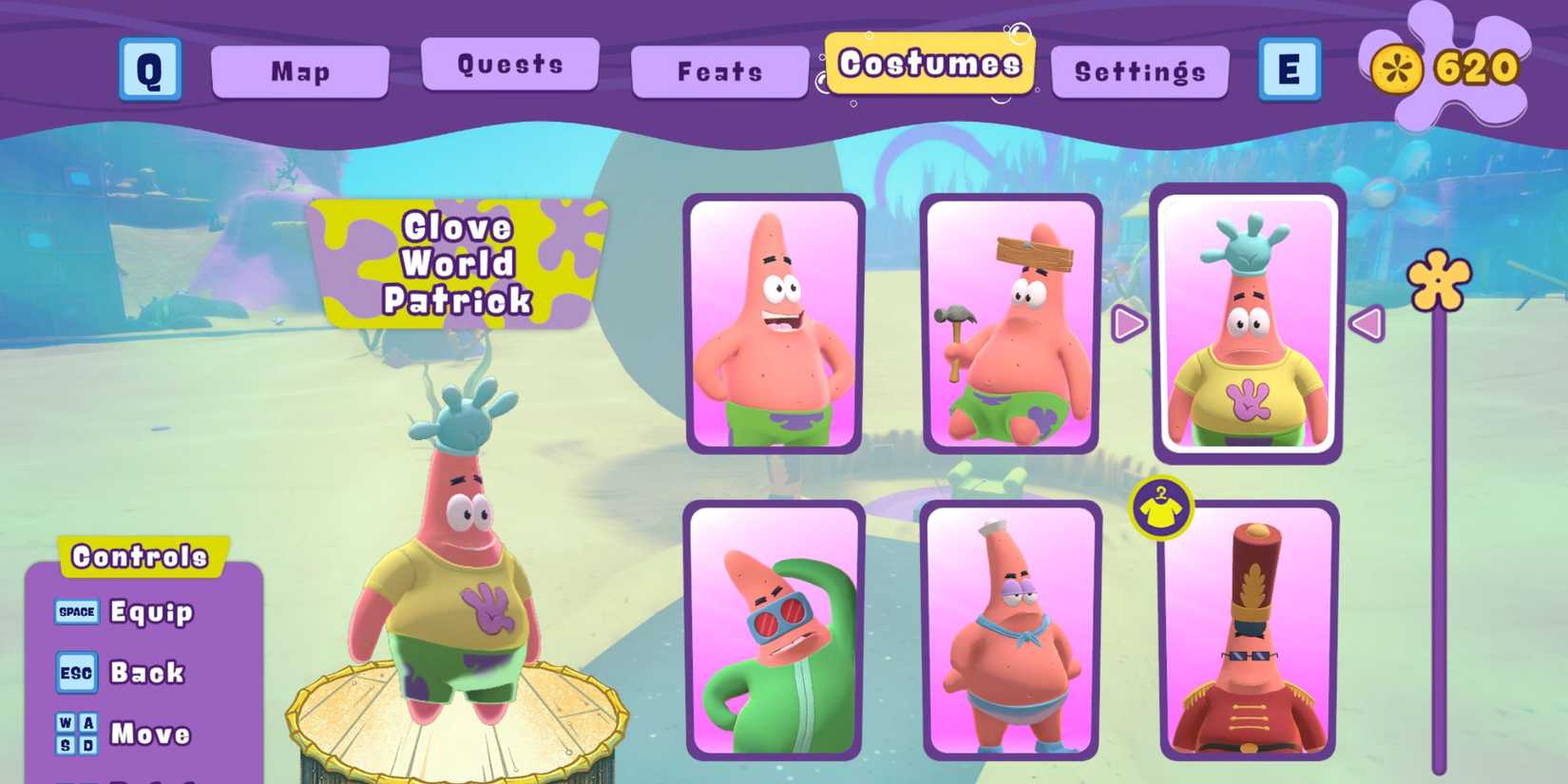Image resolution: width=1568 pixels, height=784 pixels.
Task: Click the ESC key icon for Back
Action: 78,673
